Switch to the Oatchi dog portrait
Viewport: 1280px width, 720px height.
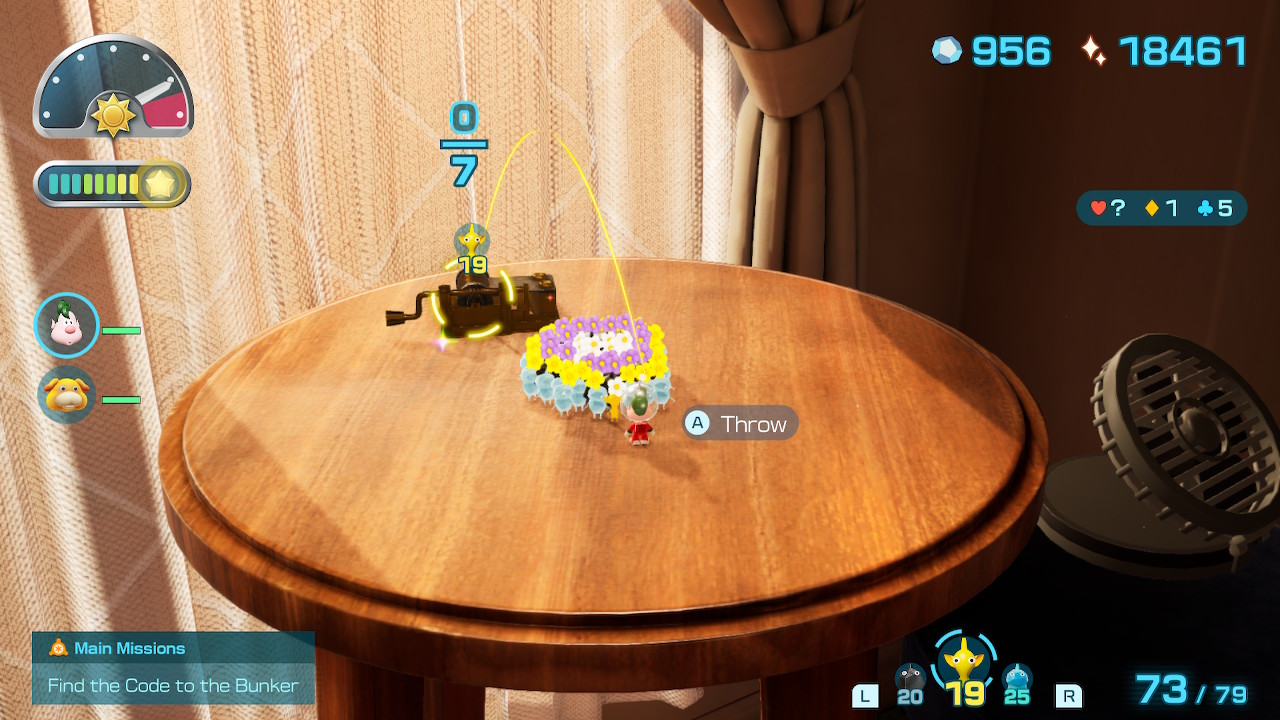click(x=67, y=395)
